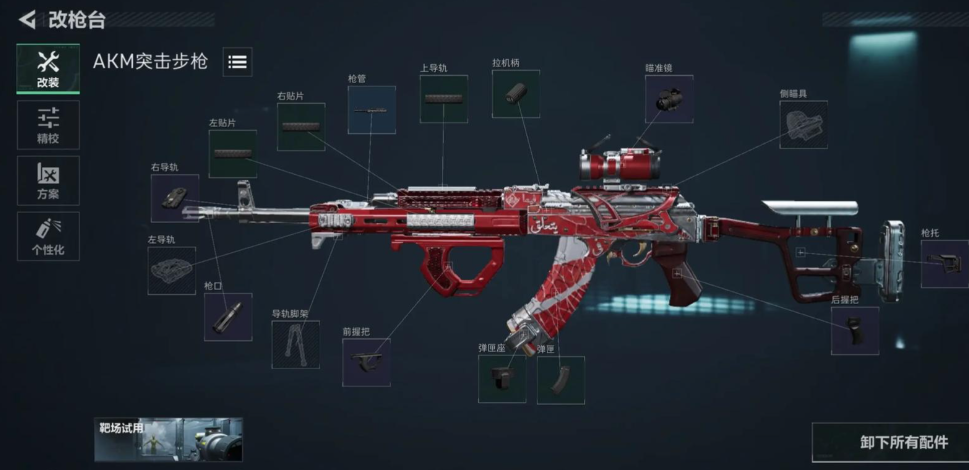The image size is (969, 470).
Task: Select the 拉机柄 charging handle slot
Action: pyautogui.click(x=515, y=94)
